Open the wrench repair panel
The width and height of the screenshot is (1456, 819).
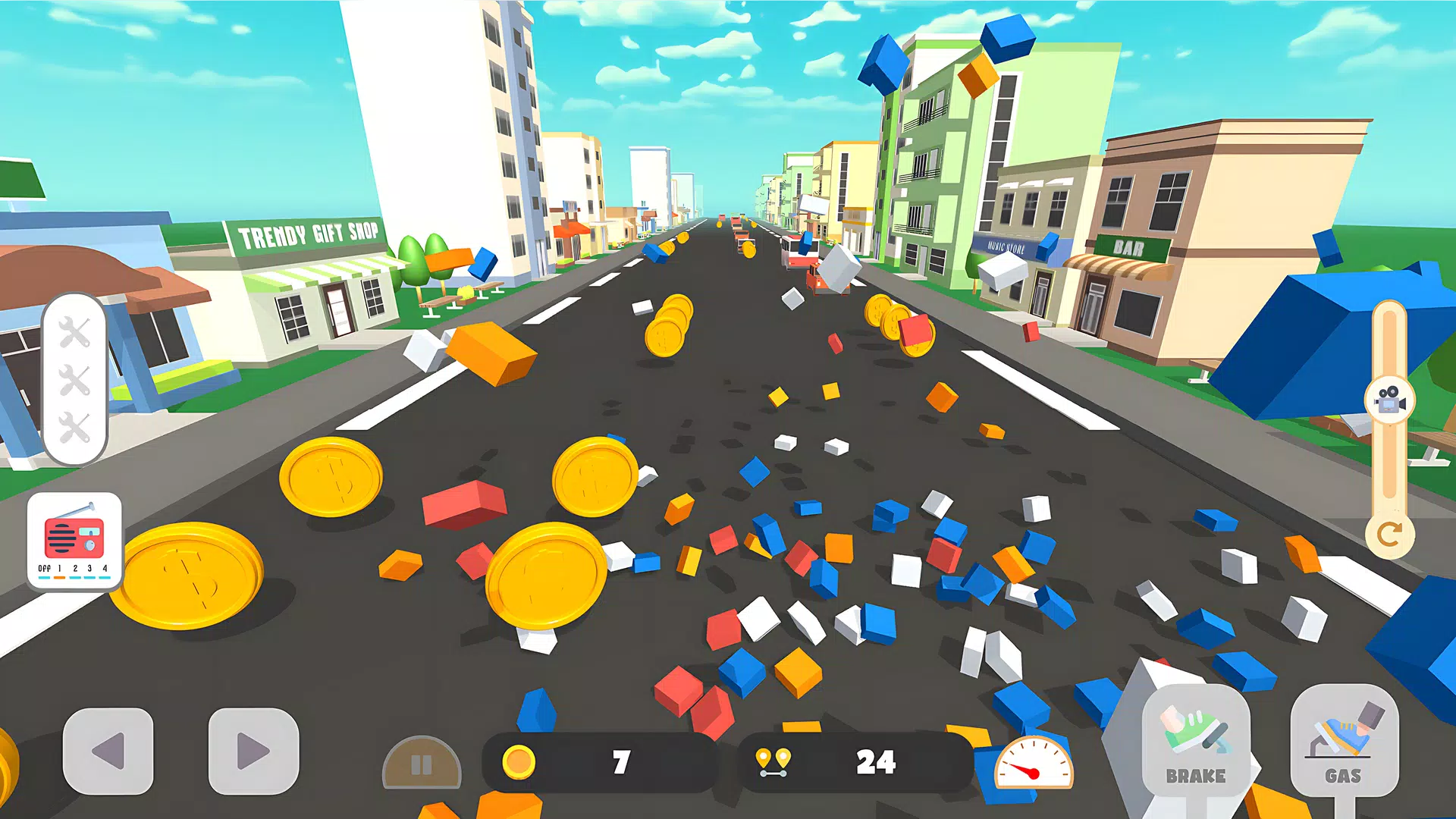point(74,379)
